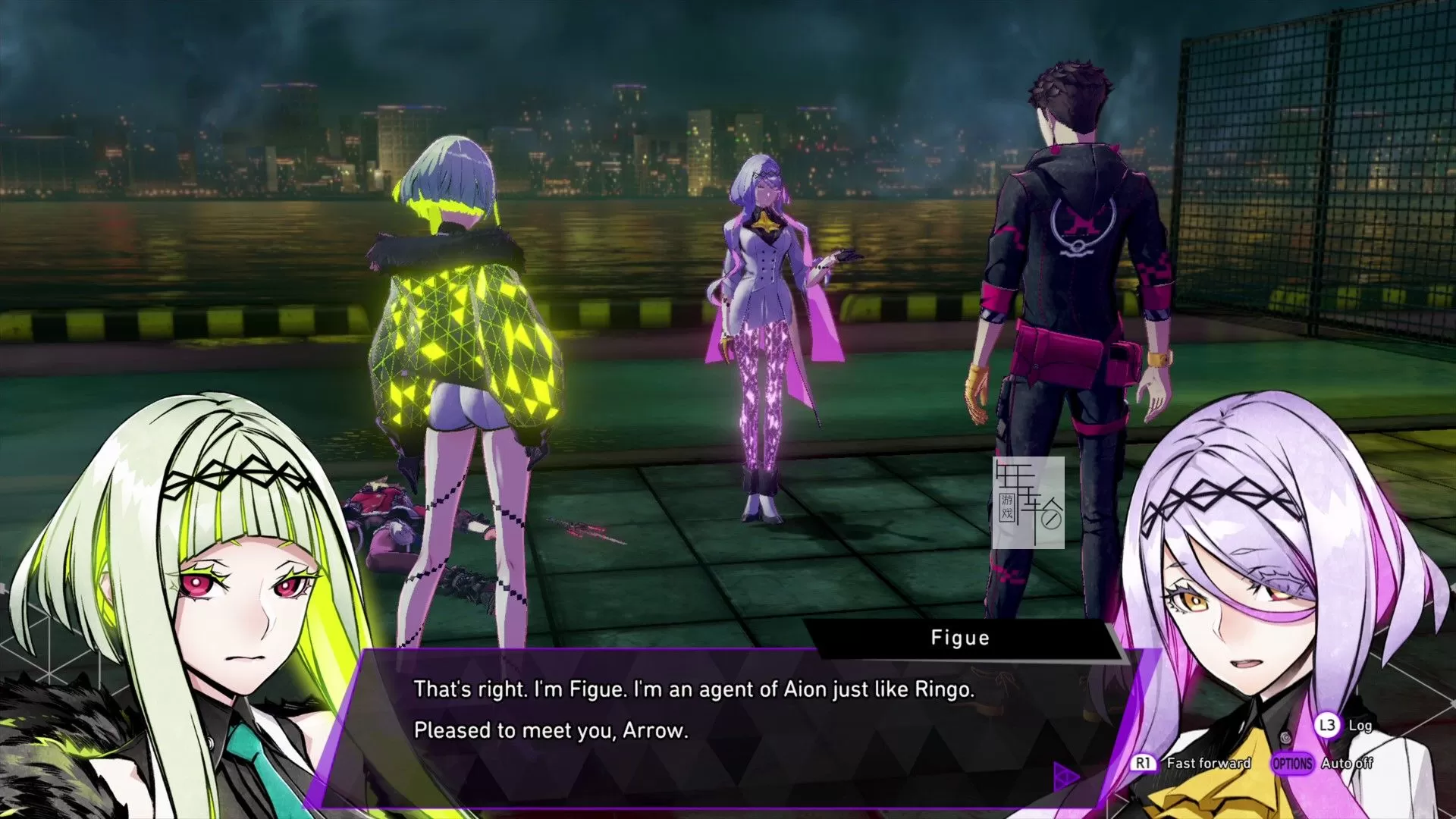Click the 'Pleased to meet you, Arrow' line
Image resolution: width=1456 pixels, height=819 pixels.
tap(550, 732)
